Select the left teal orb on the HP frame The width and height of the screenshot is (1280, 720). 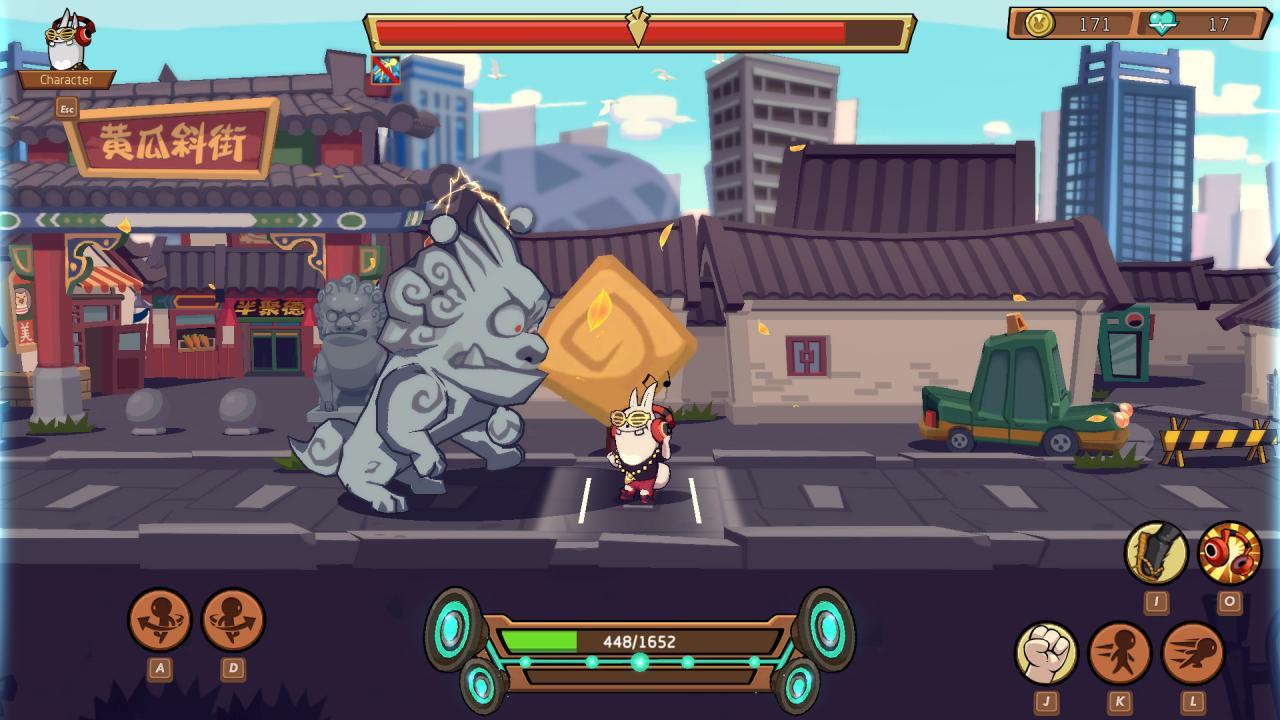point(450,632)
